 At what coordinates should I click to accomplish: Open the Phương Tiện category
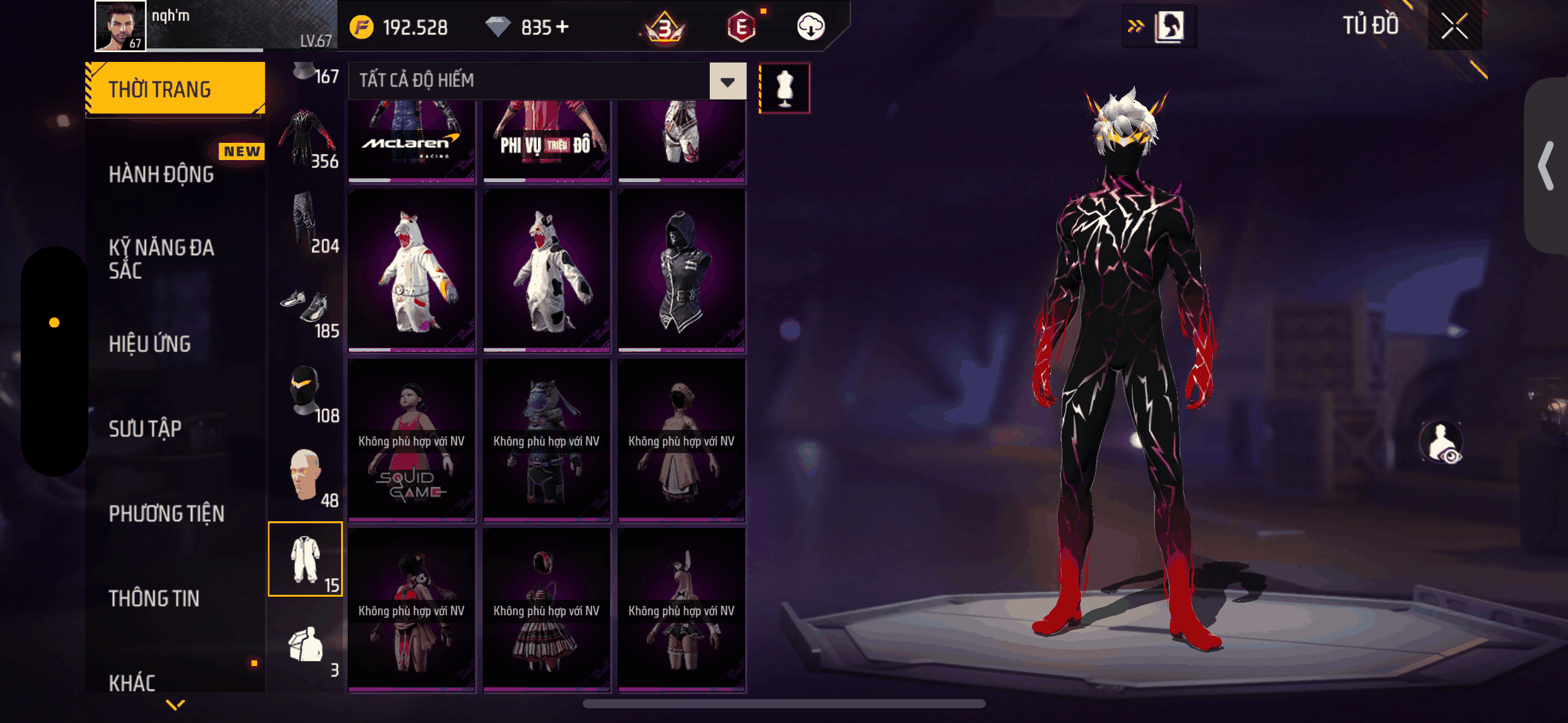[166, 514]
